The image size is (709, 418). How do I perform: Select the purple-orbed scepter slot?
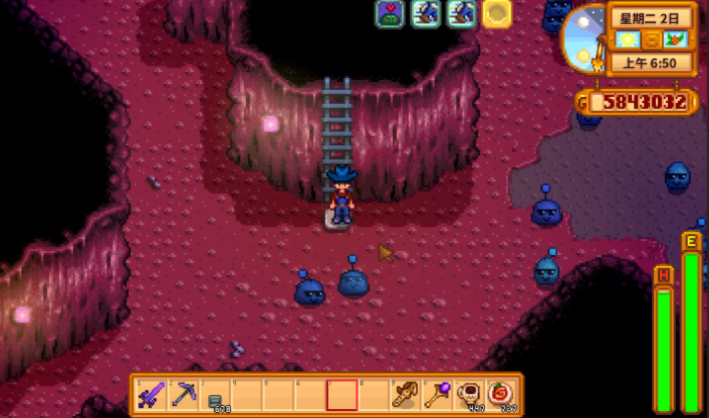pos(437,394)
